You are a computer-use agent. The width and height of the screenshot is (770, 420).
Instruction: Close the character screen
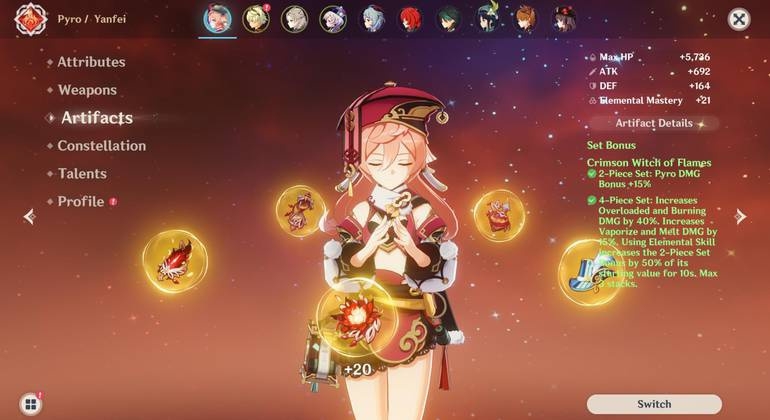739,19
